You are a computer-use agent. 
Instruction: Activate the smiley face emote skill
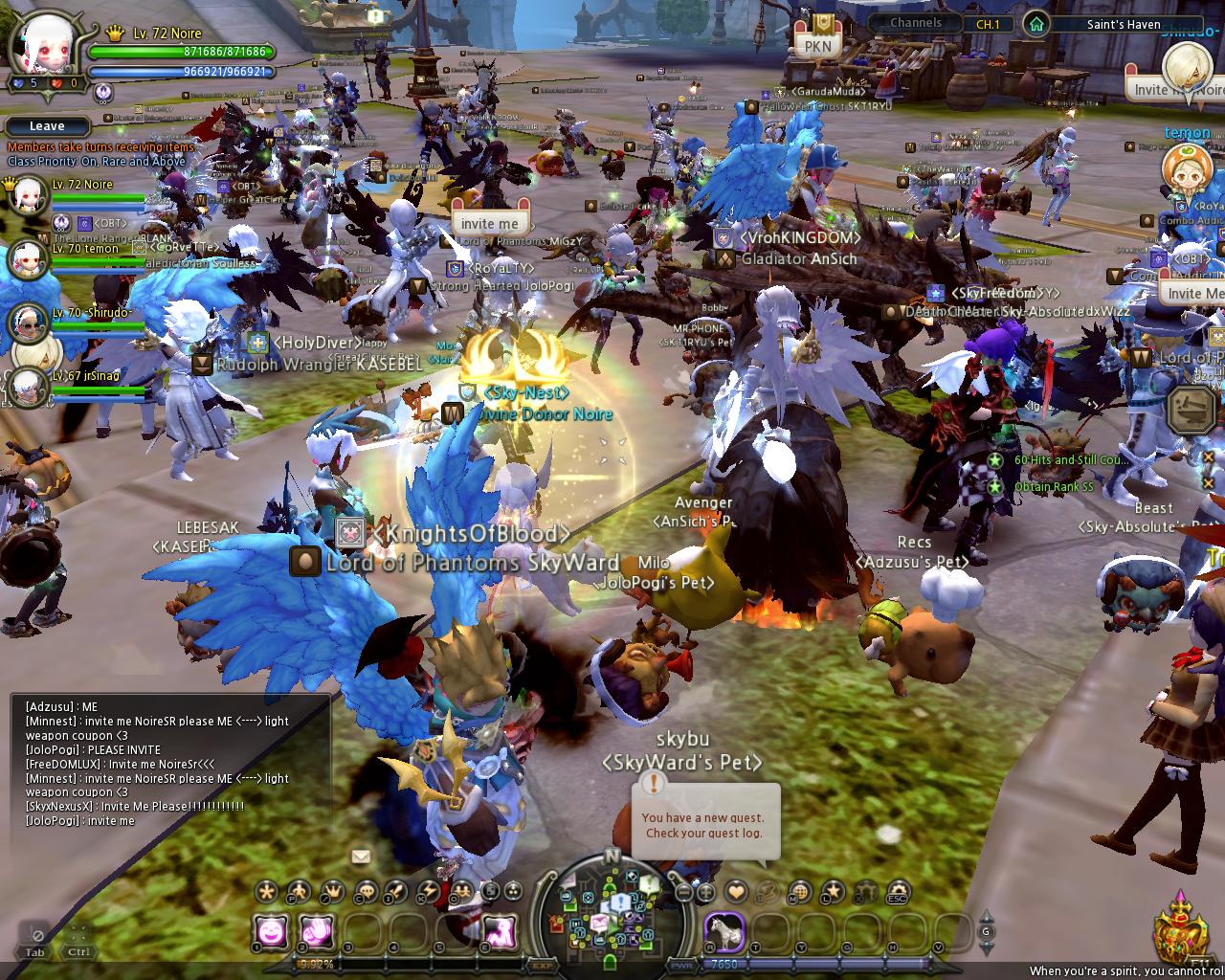coord(272,929)
